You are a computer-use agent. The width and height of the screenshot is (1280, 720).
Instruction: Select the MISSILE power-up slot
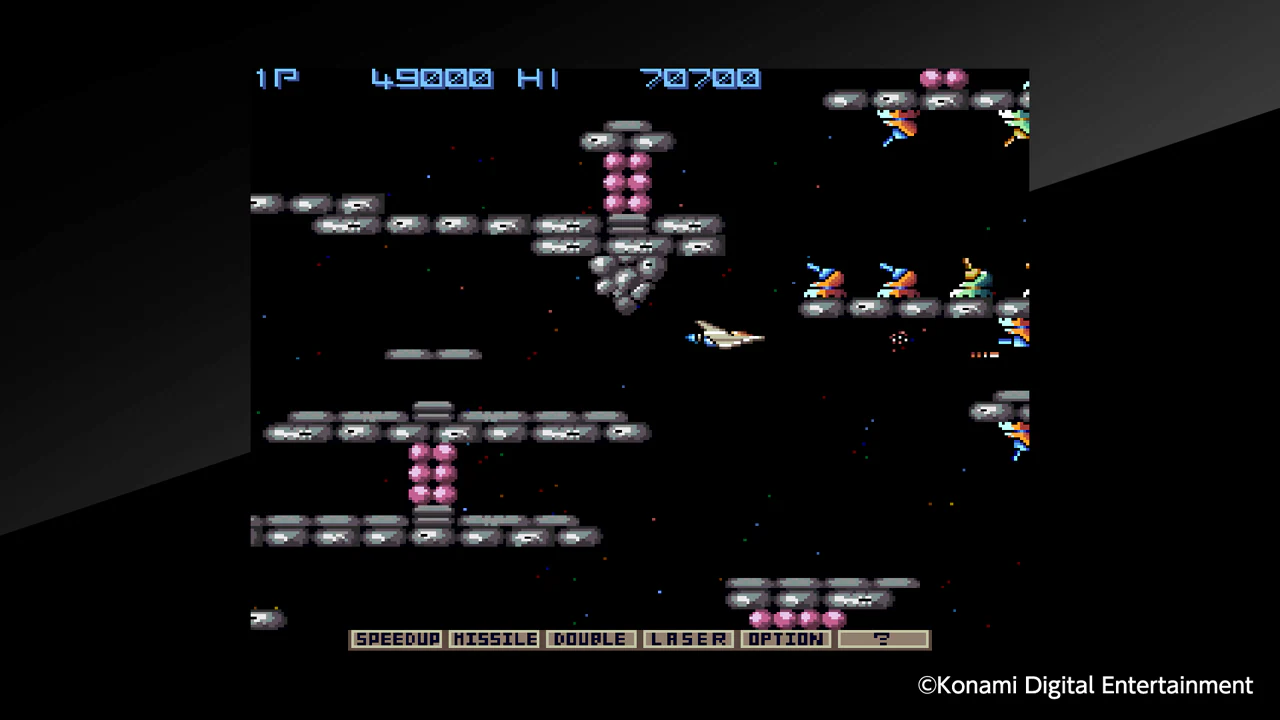tap(496, 639)
